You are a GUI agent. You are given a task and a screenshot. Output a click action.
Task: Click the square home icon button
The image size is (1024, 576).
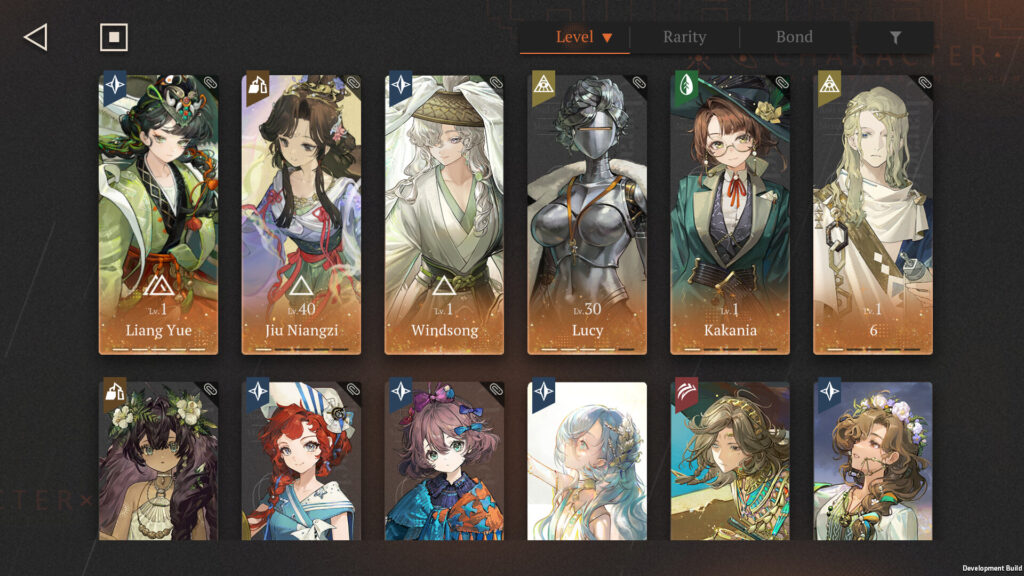click(x=114, y=38)
